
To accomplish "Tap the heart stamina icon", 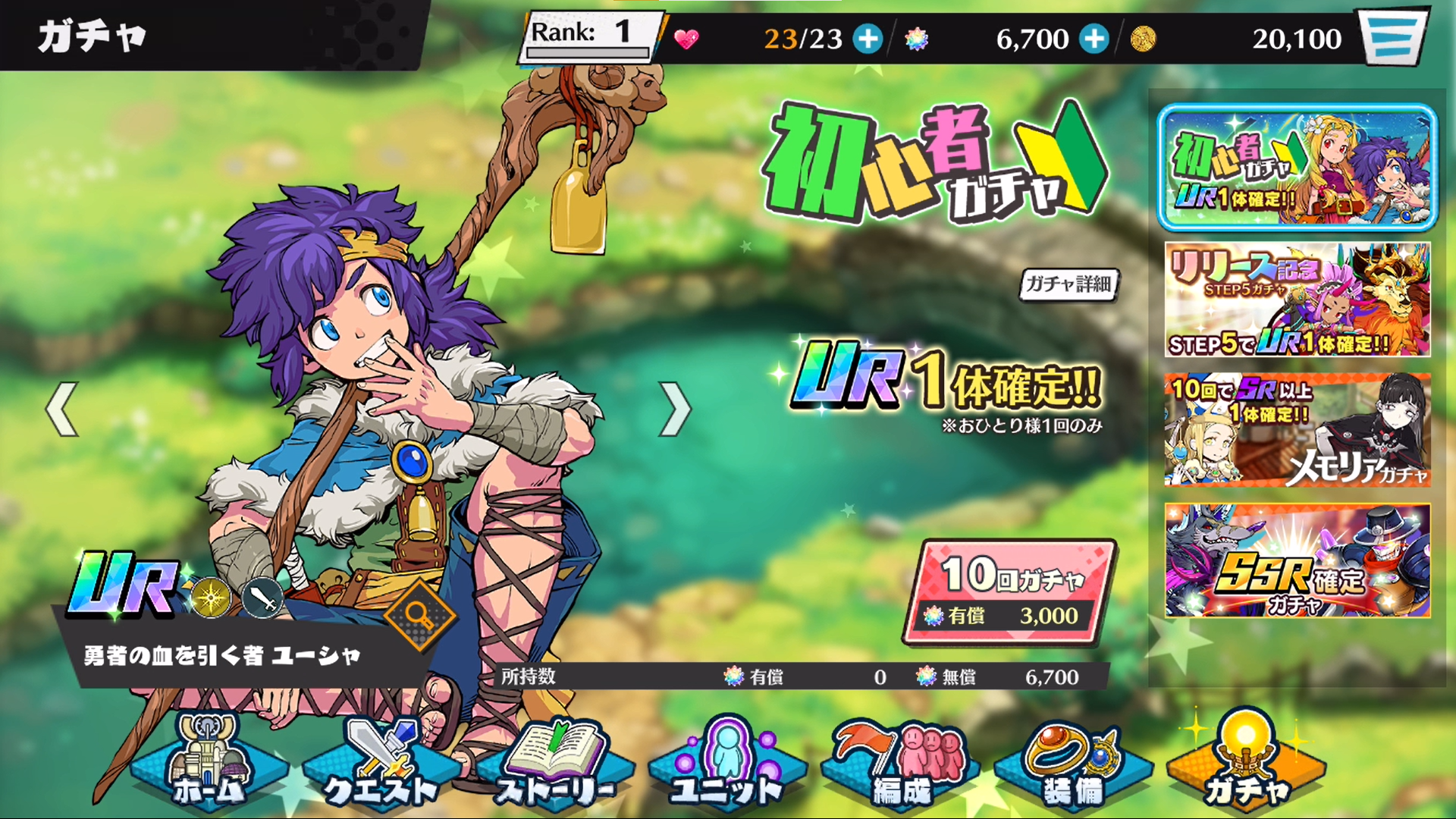I will 686,40.
